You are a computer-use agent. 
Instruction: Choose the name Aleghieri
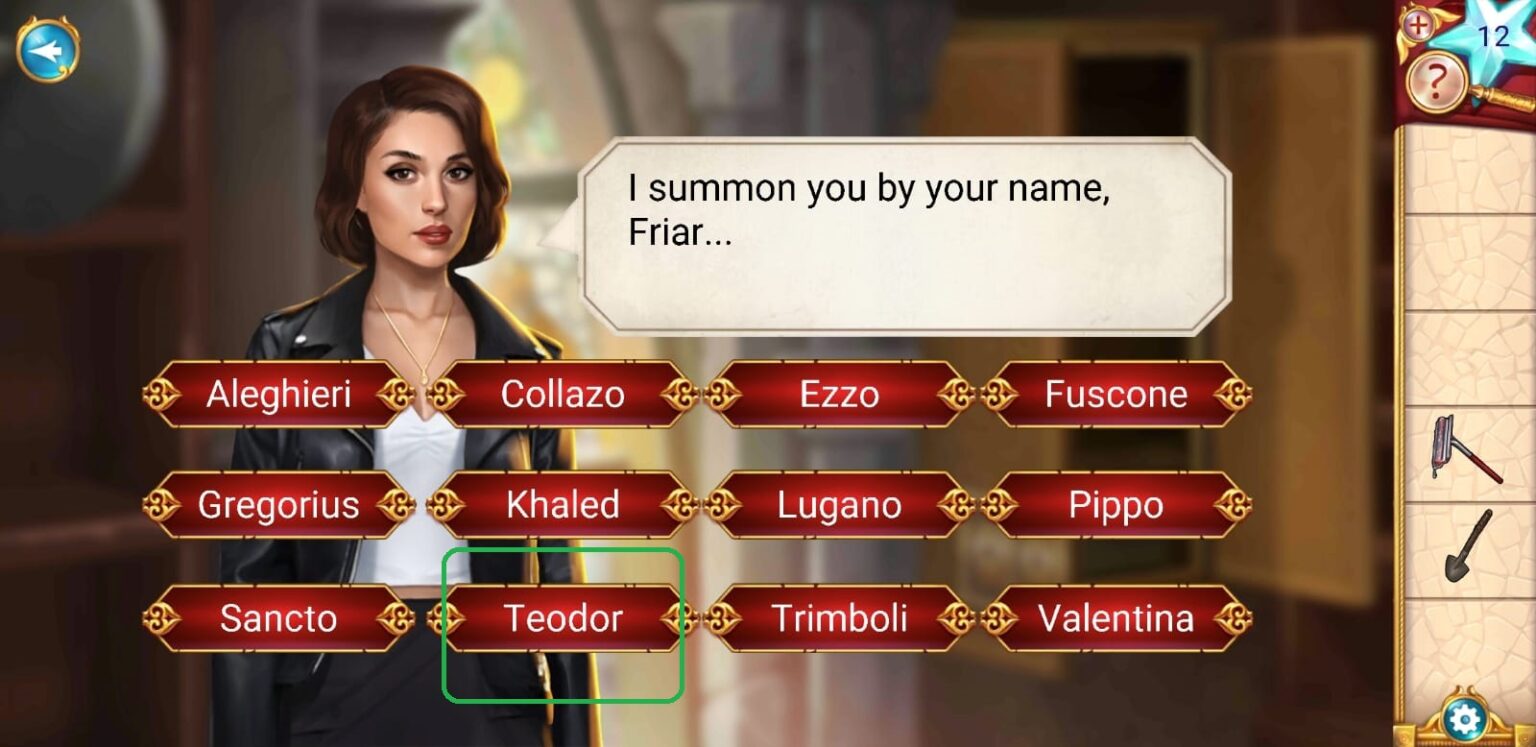[x=278, y=394]
